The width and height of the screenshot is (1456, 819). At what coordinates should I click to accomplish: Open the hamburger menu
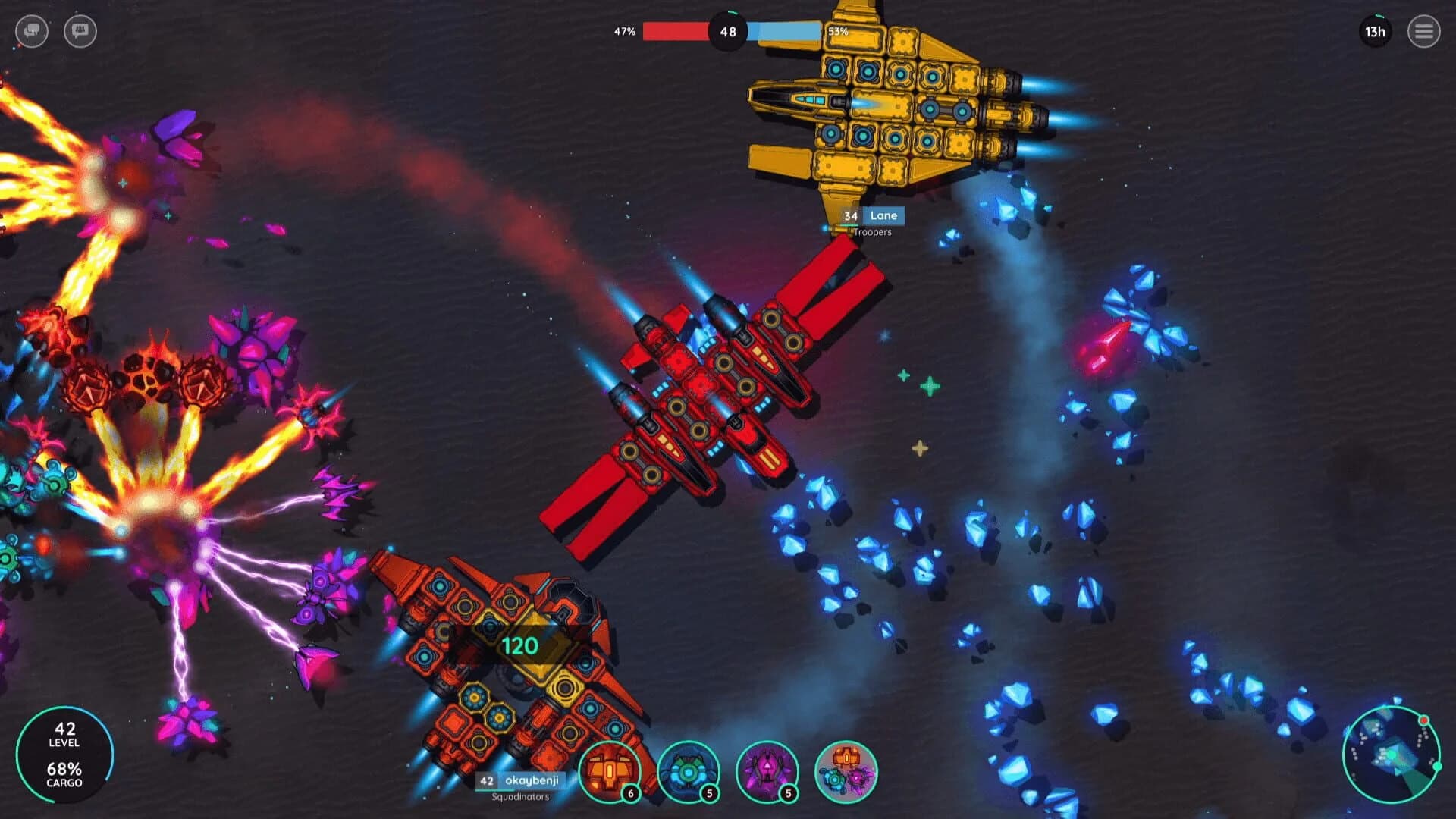tap(1424, 32)
